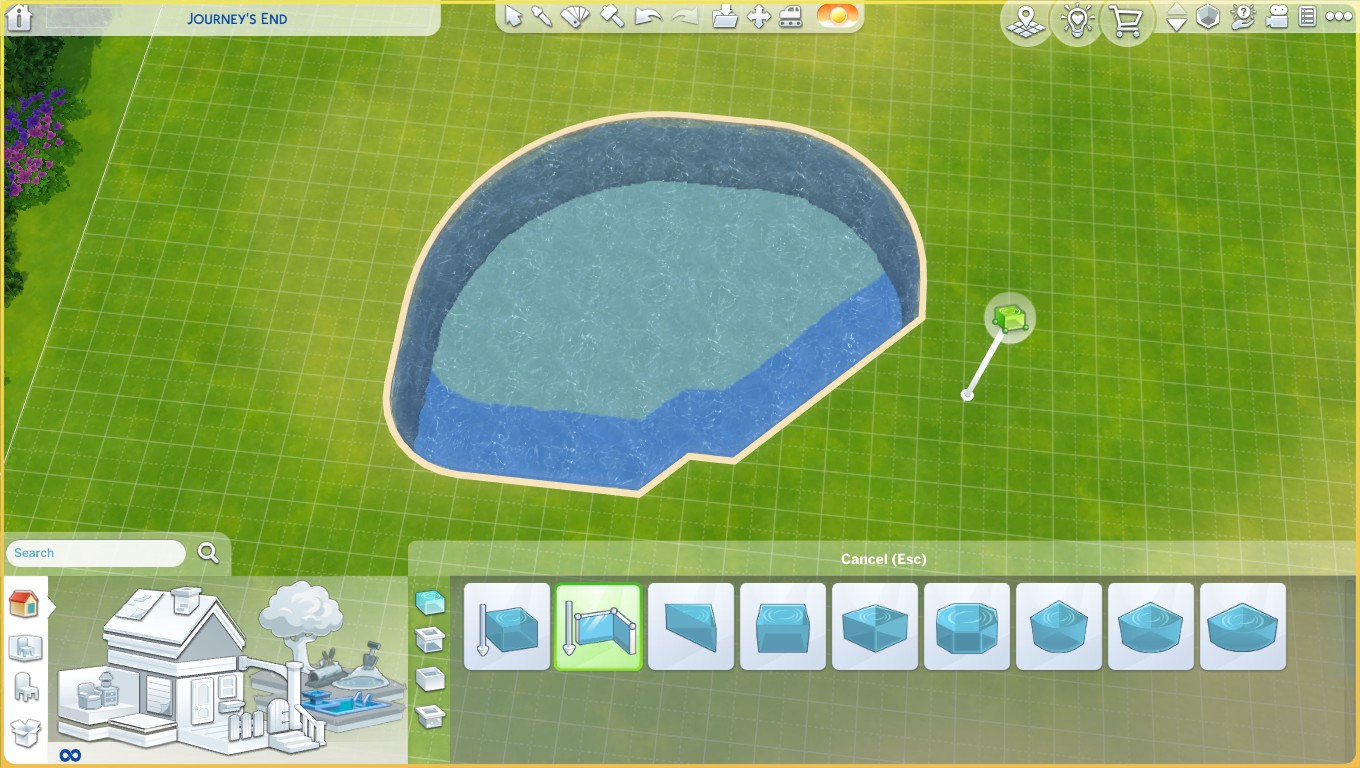
Task: Open the objects by room tab
Action: [x=25, y=647]
